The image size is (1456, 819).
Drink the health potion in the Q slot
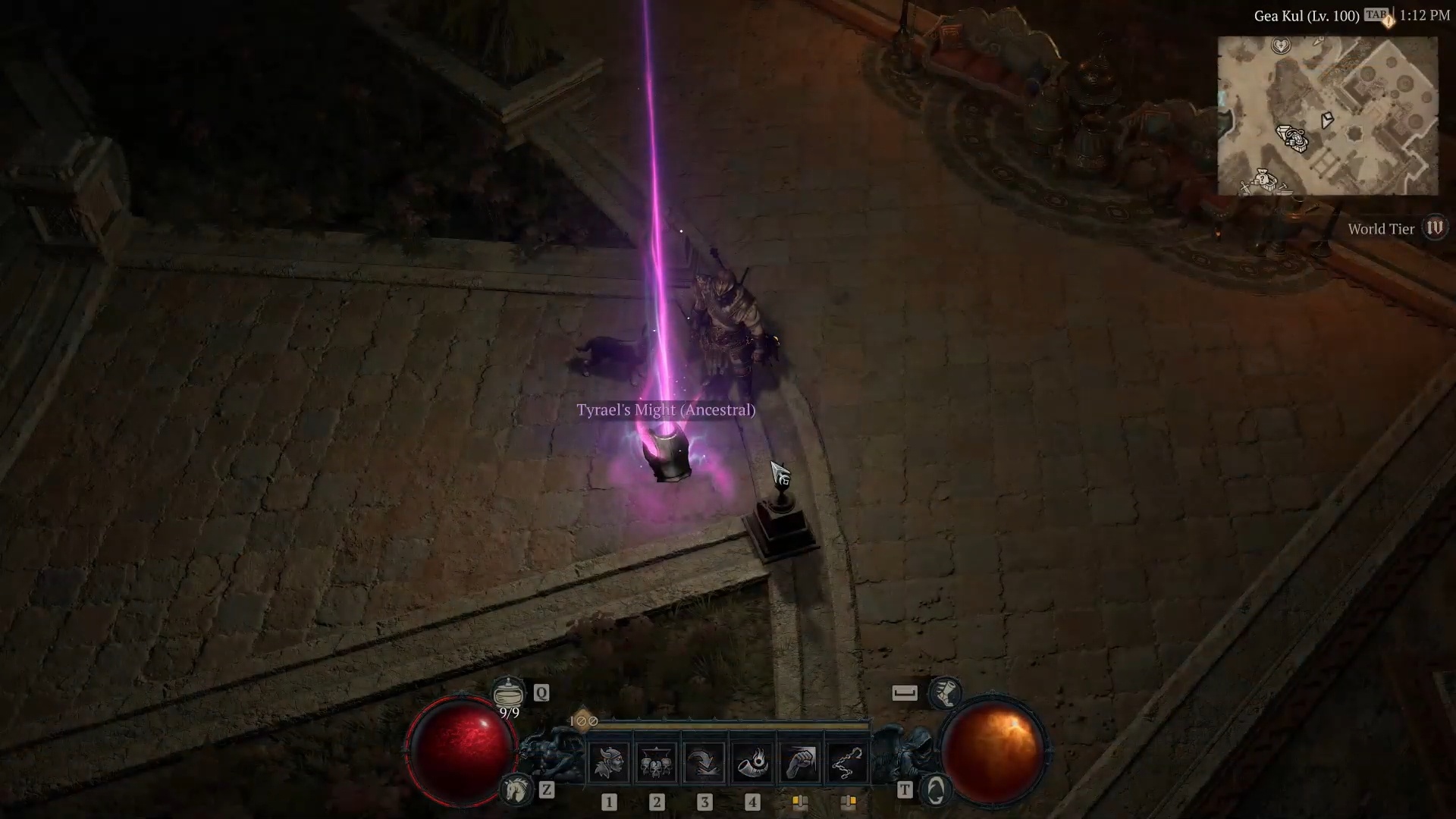coord(509,692)
